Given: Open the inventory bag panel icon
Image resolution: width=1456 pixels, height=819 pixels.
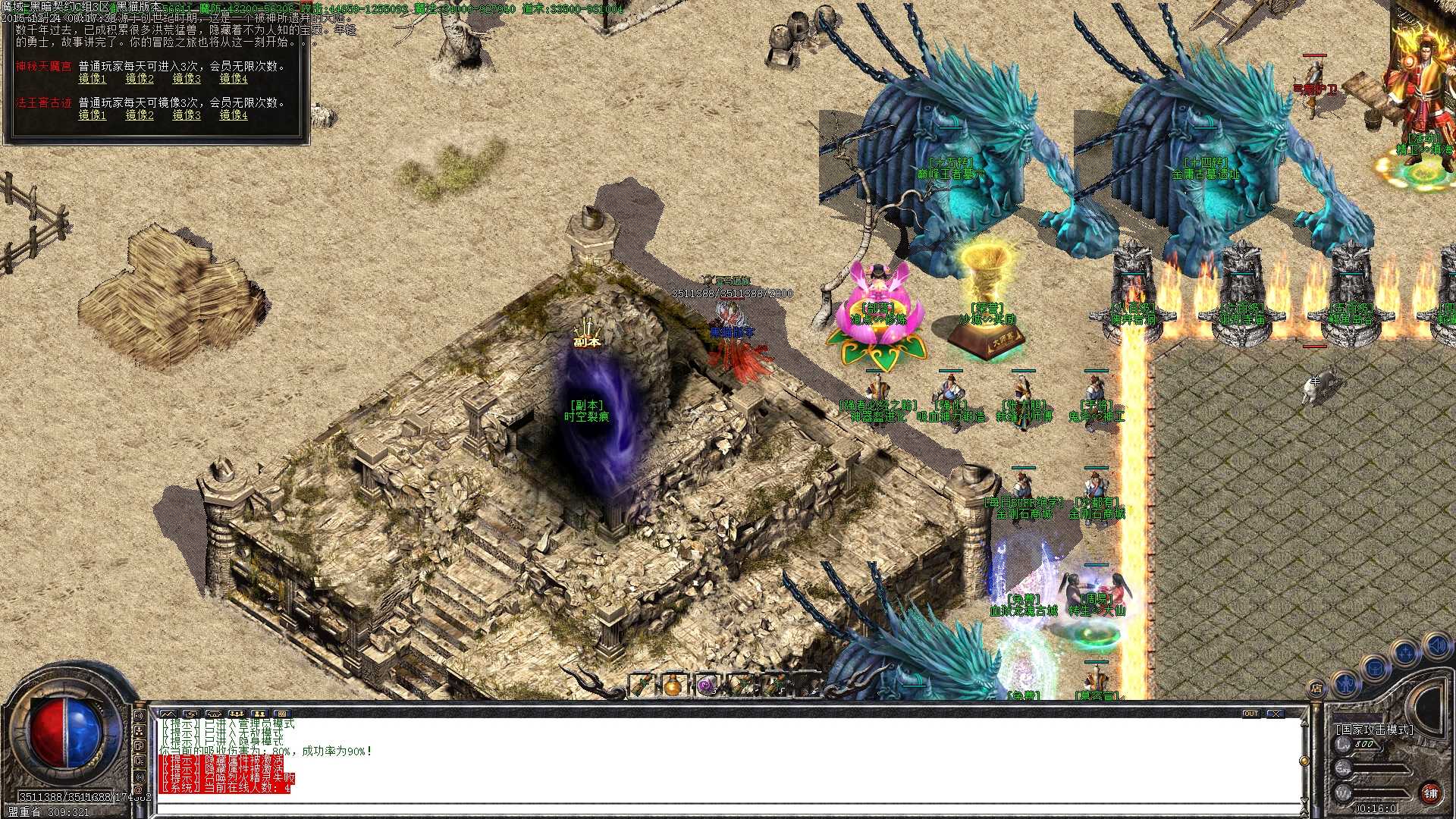Looking at the screenshot, I should 1375,668.
